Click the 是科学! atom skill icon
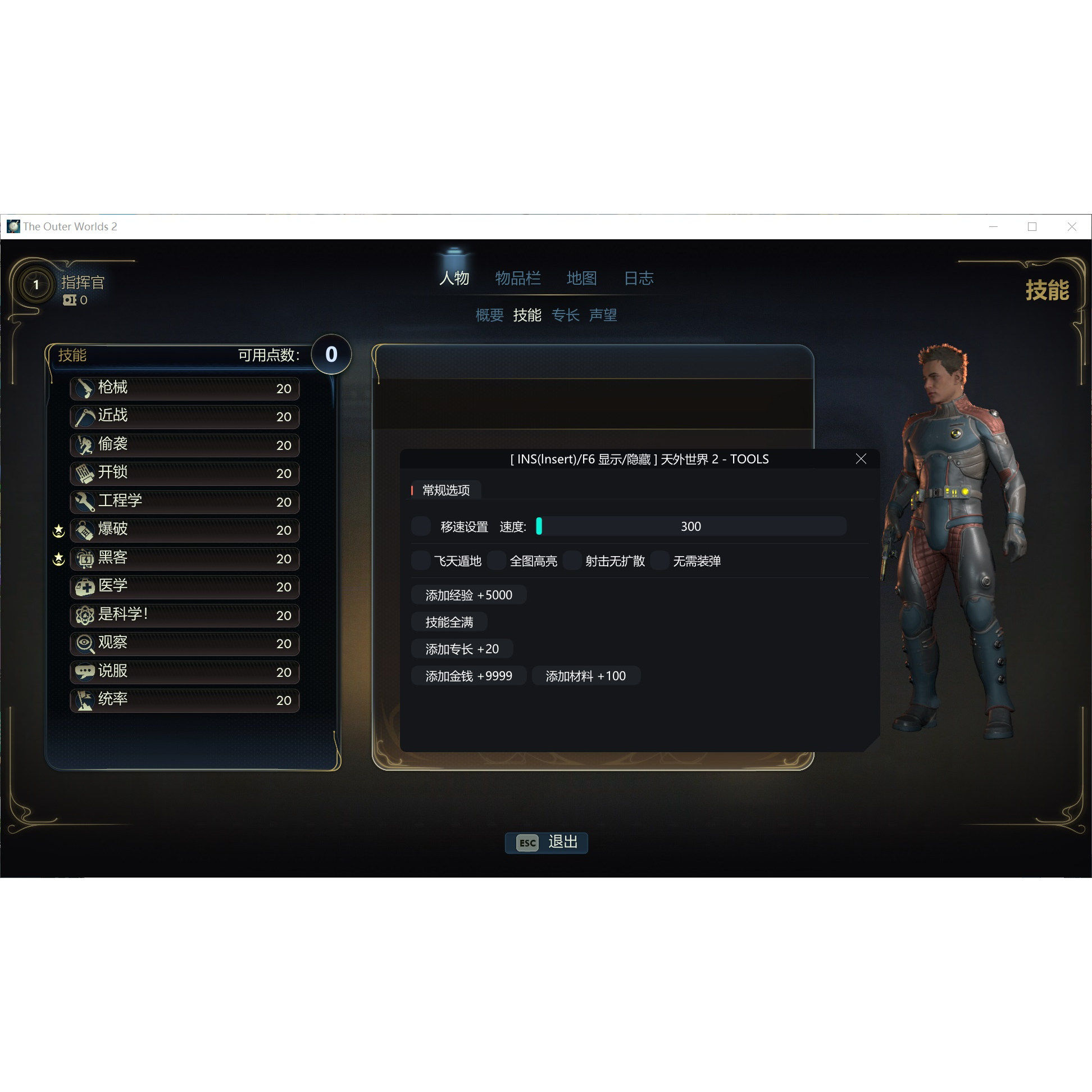 [85, 616]
